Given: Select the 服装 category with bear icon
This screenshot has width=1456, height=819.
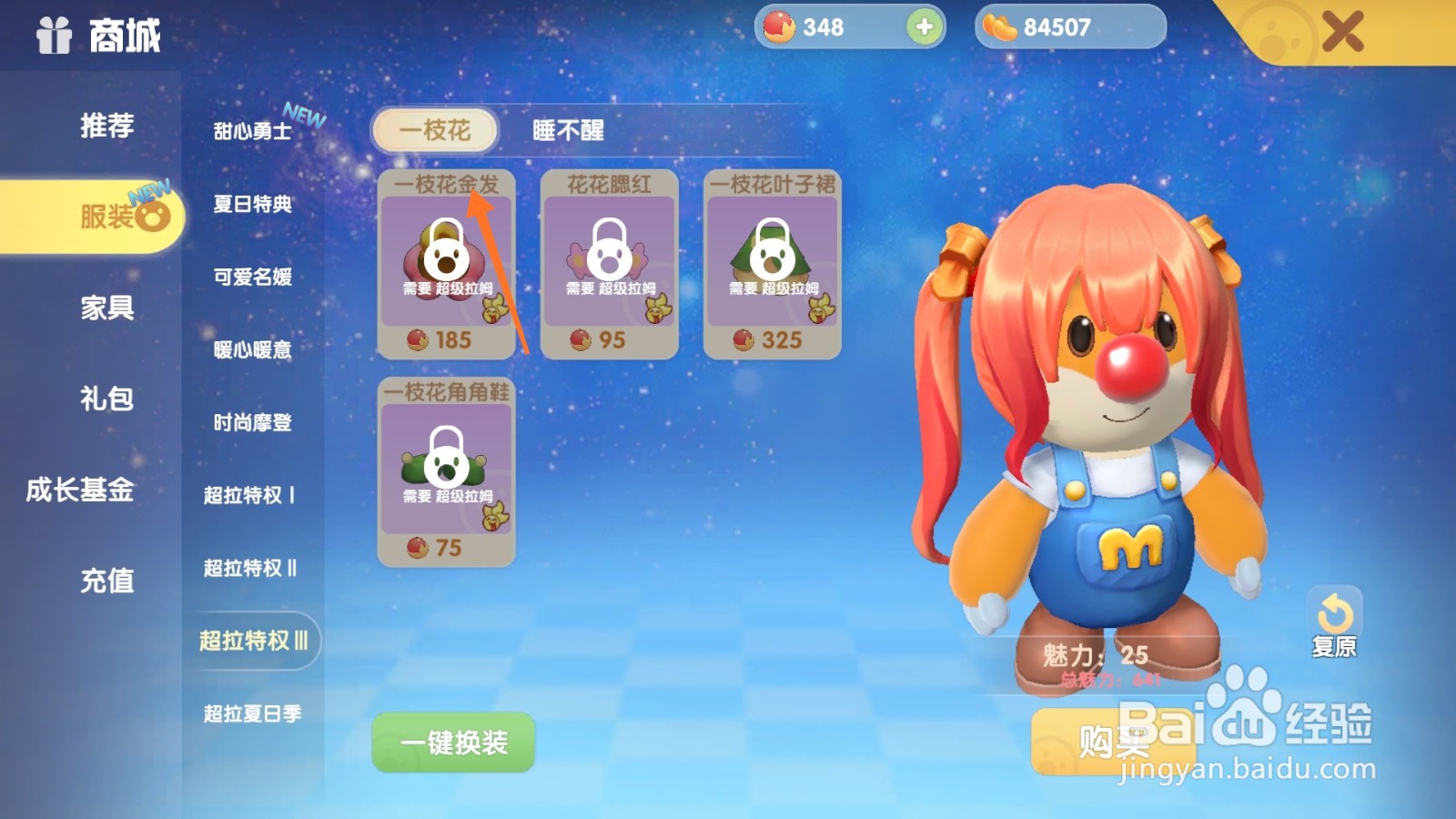Looking at the screenshot, I should pyautogui.click(x=109, y=217).
